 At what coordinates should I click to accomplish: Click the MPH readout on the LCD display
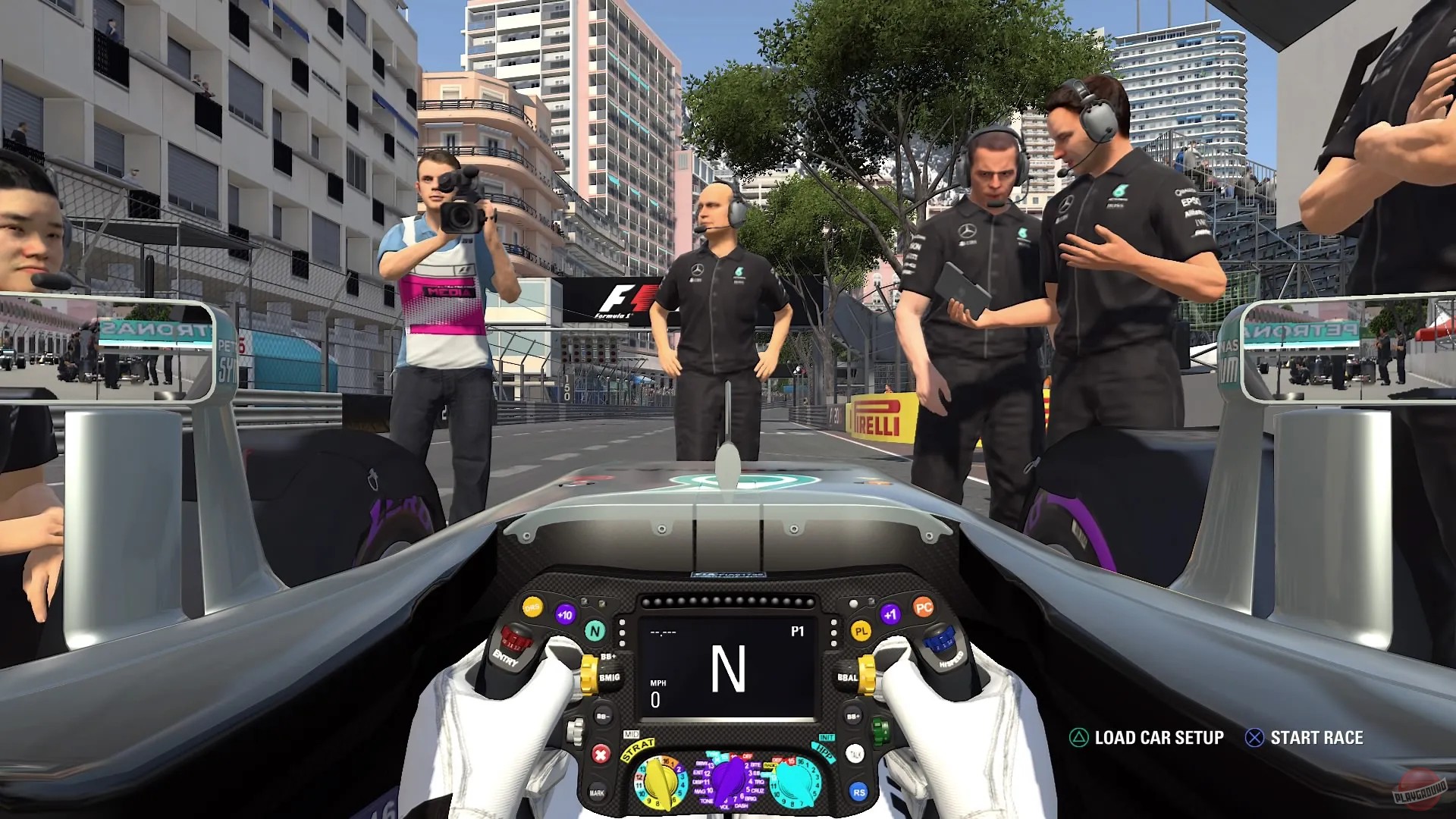(x=657, y=688)
